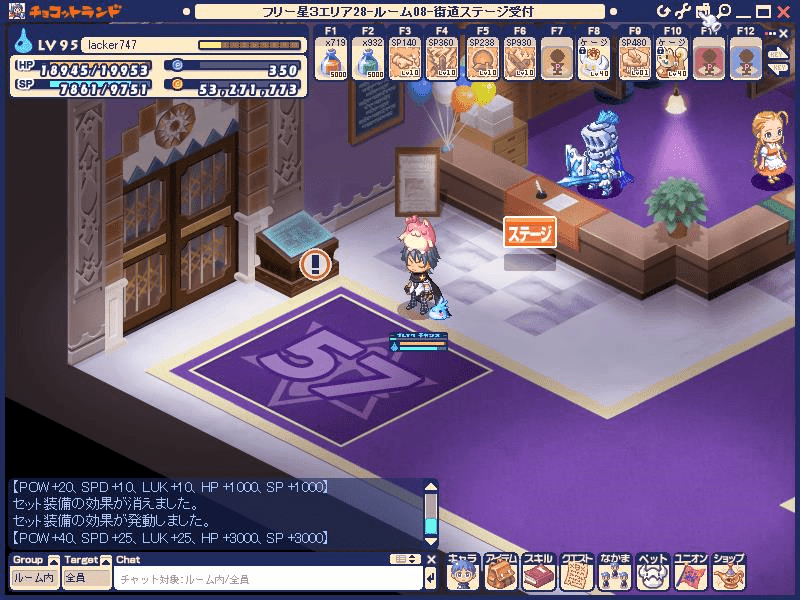This screenshot has height=600, width=800.
Task: Open the wrench settings in the title bar
Action: (x=684, y=11)
